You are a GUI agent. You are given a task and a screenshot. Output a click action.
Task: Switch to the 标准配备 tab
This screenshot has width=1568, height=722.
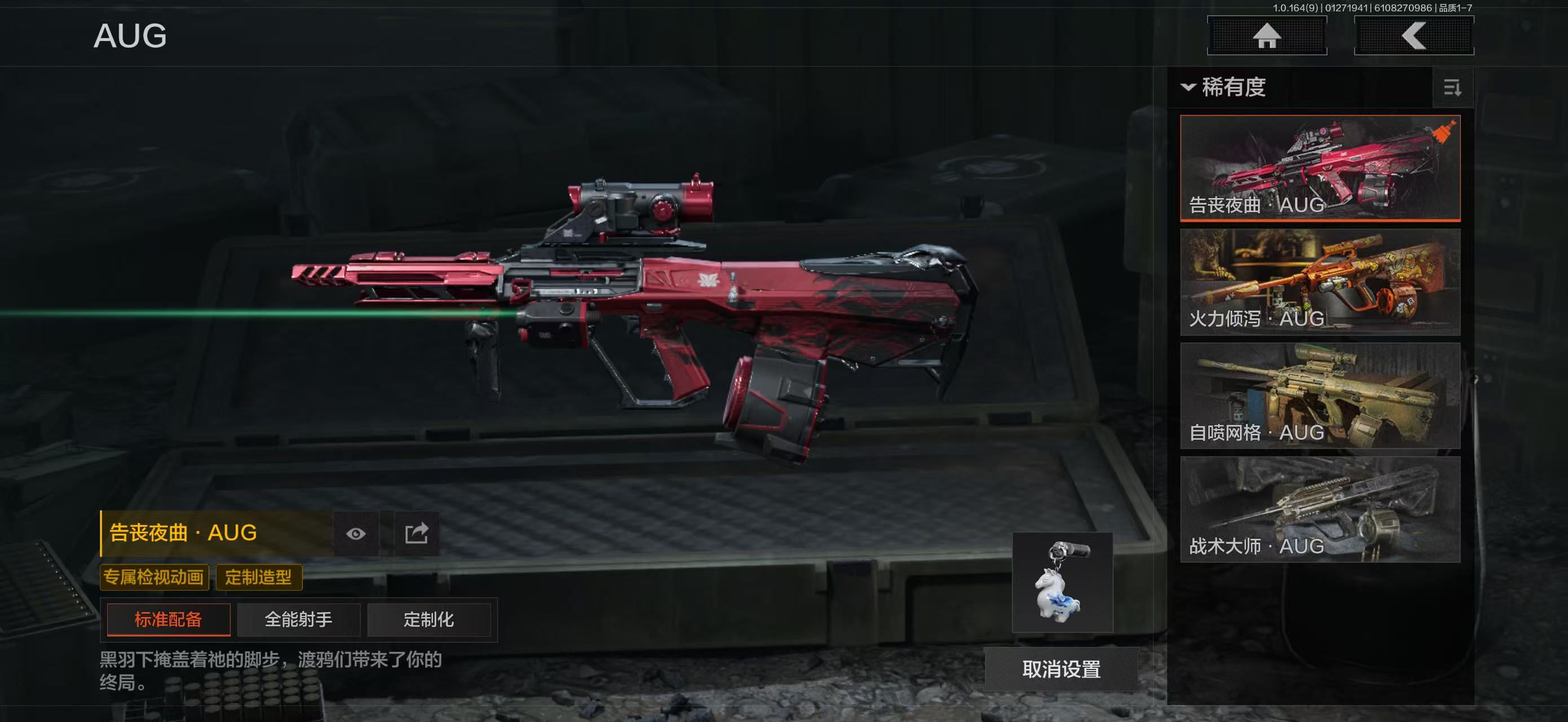coord(169,620)
